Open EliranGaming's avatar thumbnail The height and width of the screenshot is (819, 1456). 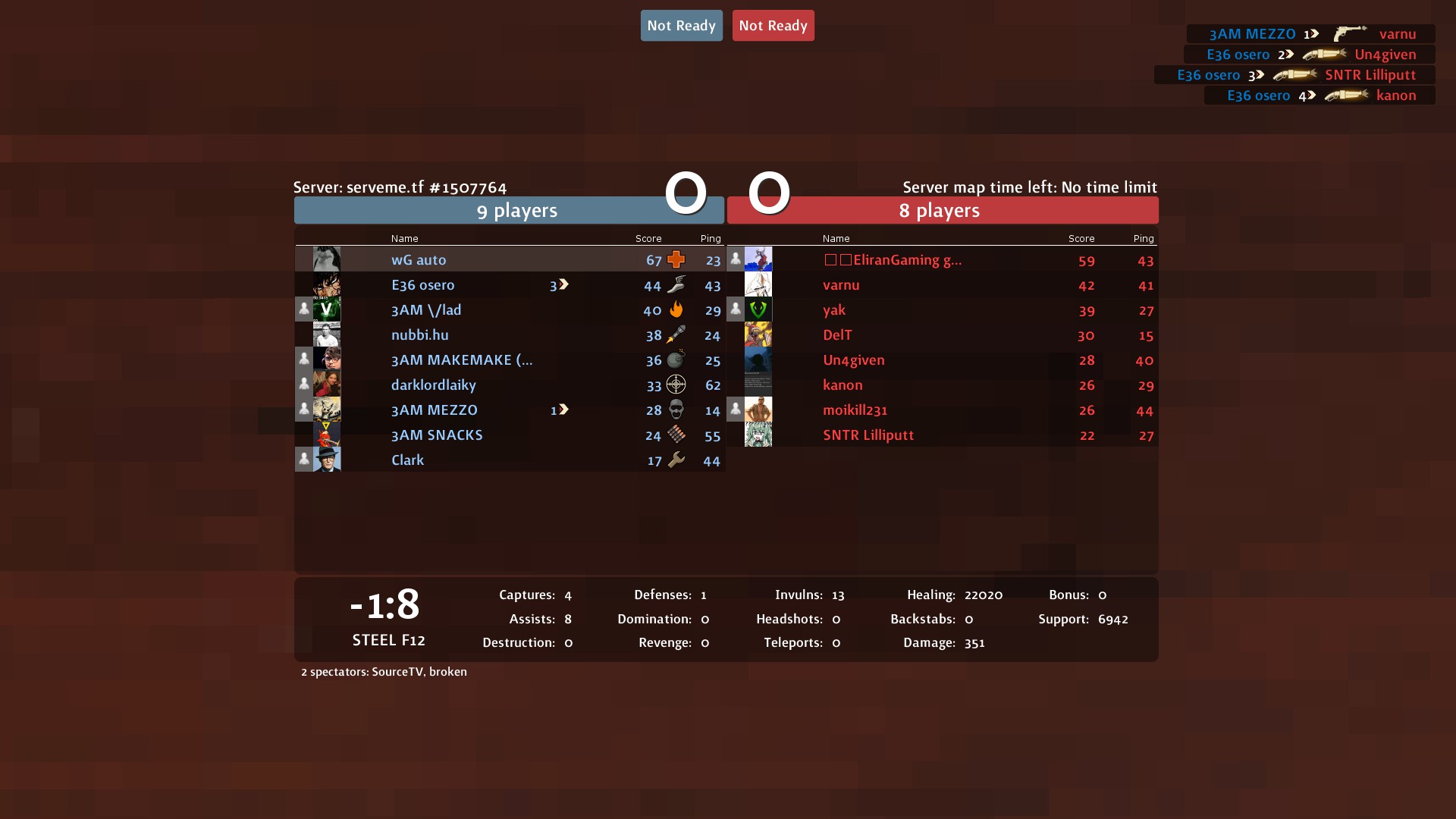pyautogui.click(x=758, y=259)
